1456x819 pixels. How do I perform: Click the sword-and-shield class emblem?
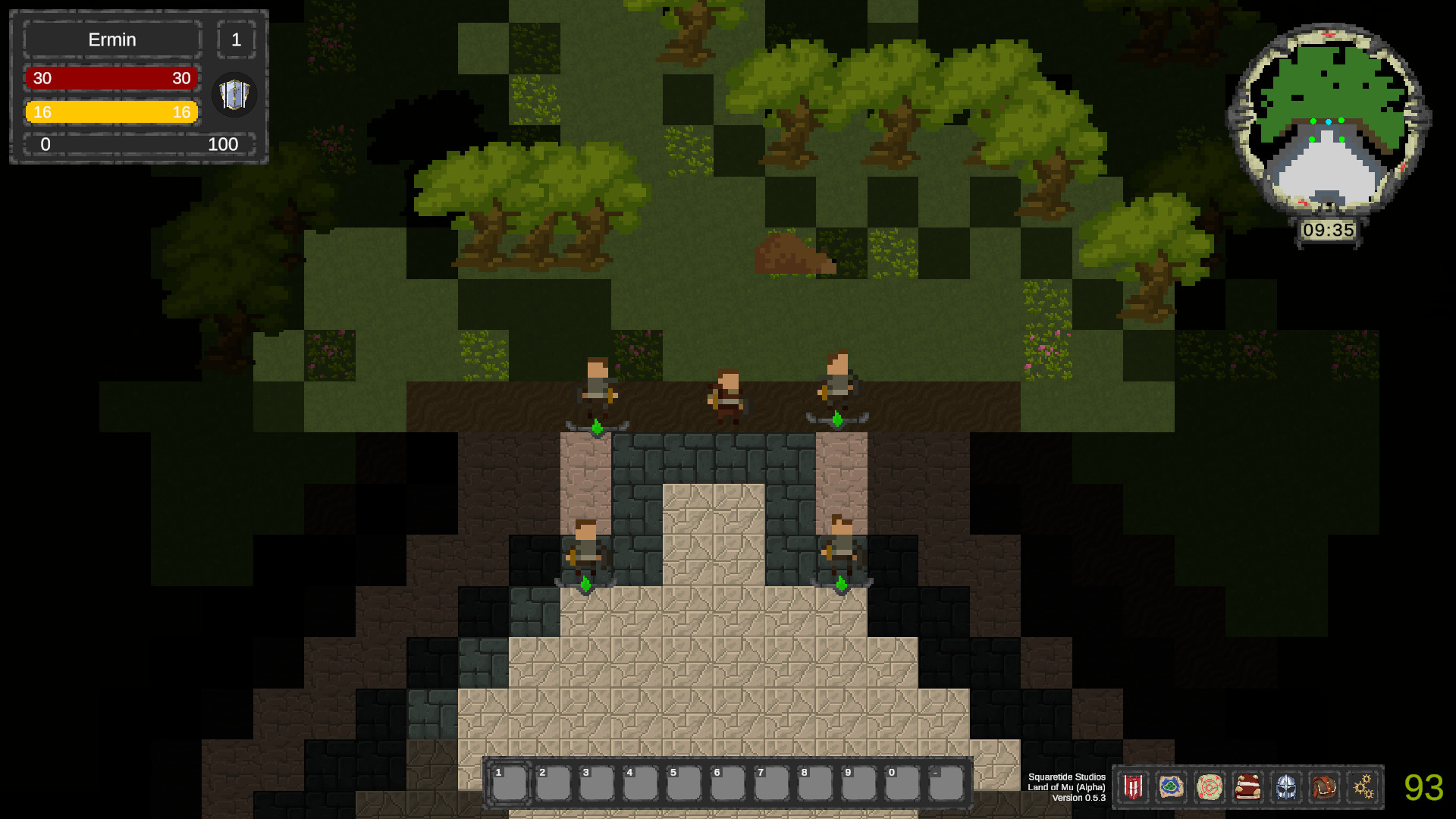(x=234, y=95)
